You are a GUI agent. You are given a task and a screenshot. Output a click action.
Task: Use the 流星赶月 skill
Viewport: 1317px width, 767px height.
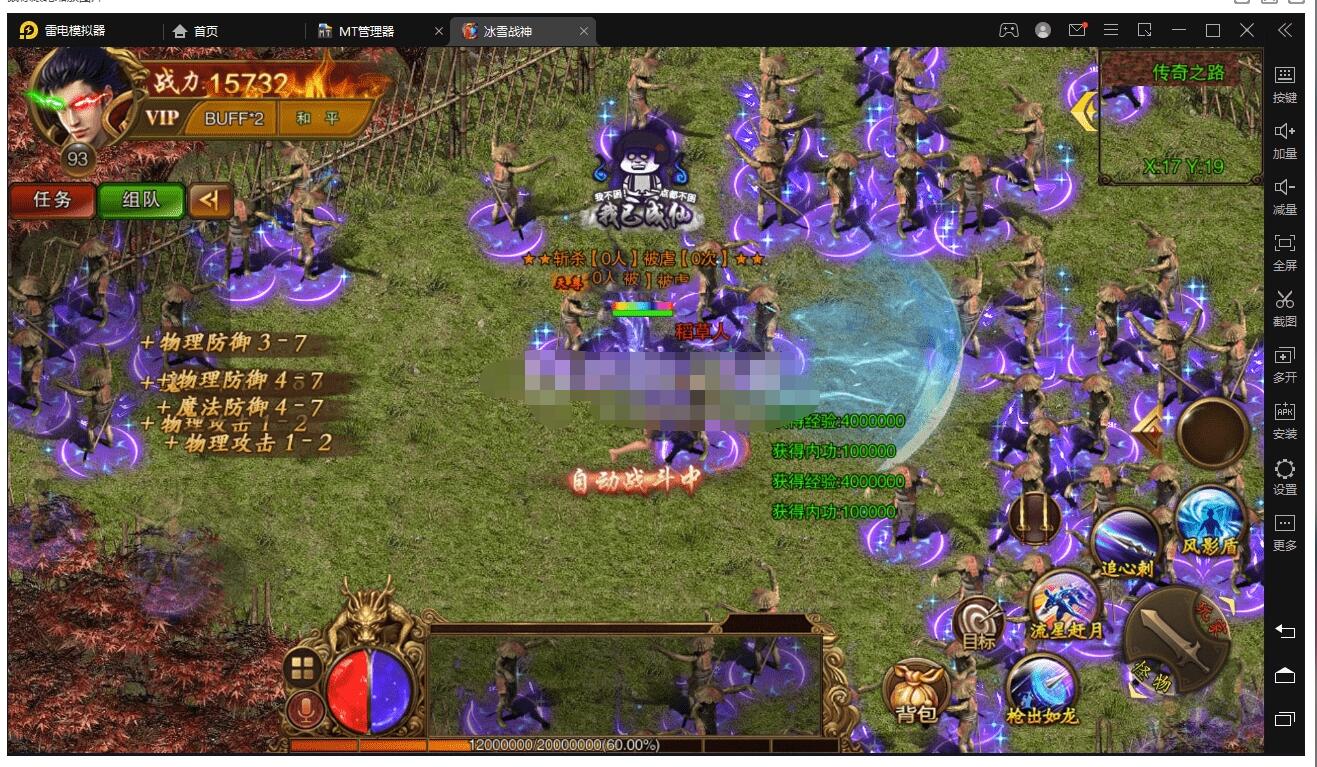tap(1063, 601)
